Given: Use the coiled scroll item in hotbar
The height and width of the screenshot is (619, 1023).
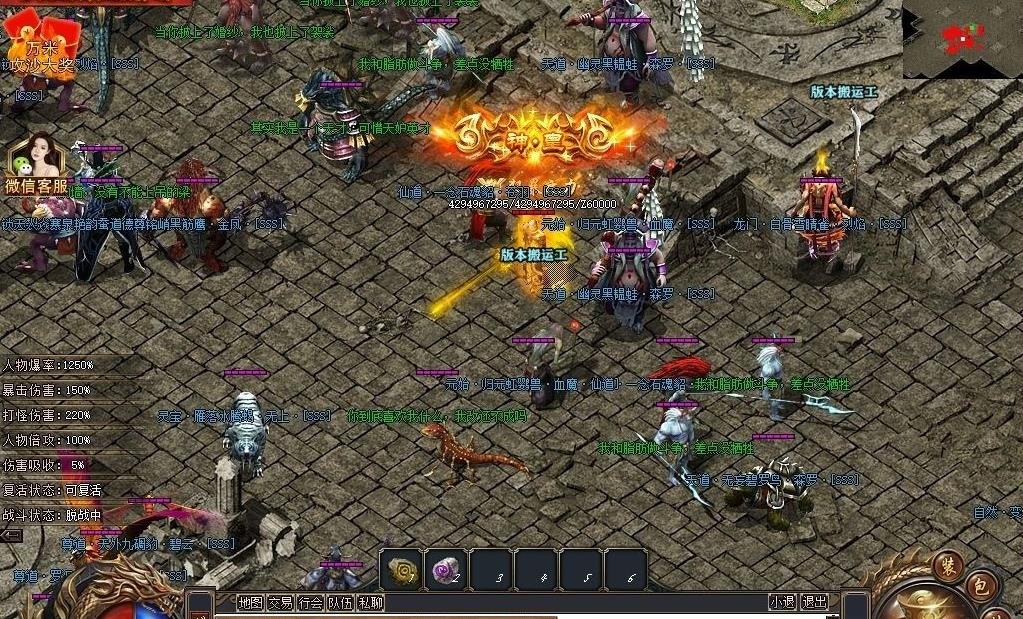Looking at the screenshot, I should [x=401, y=570].
